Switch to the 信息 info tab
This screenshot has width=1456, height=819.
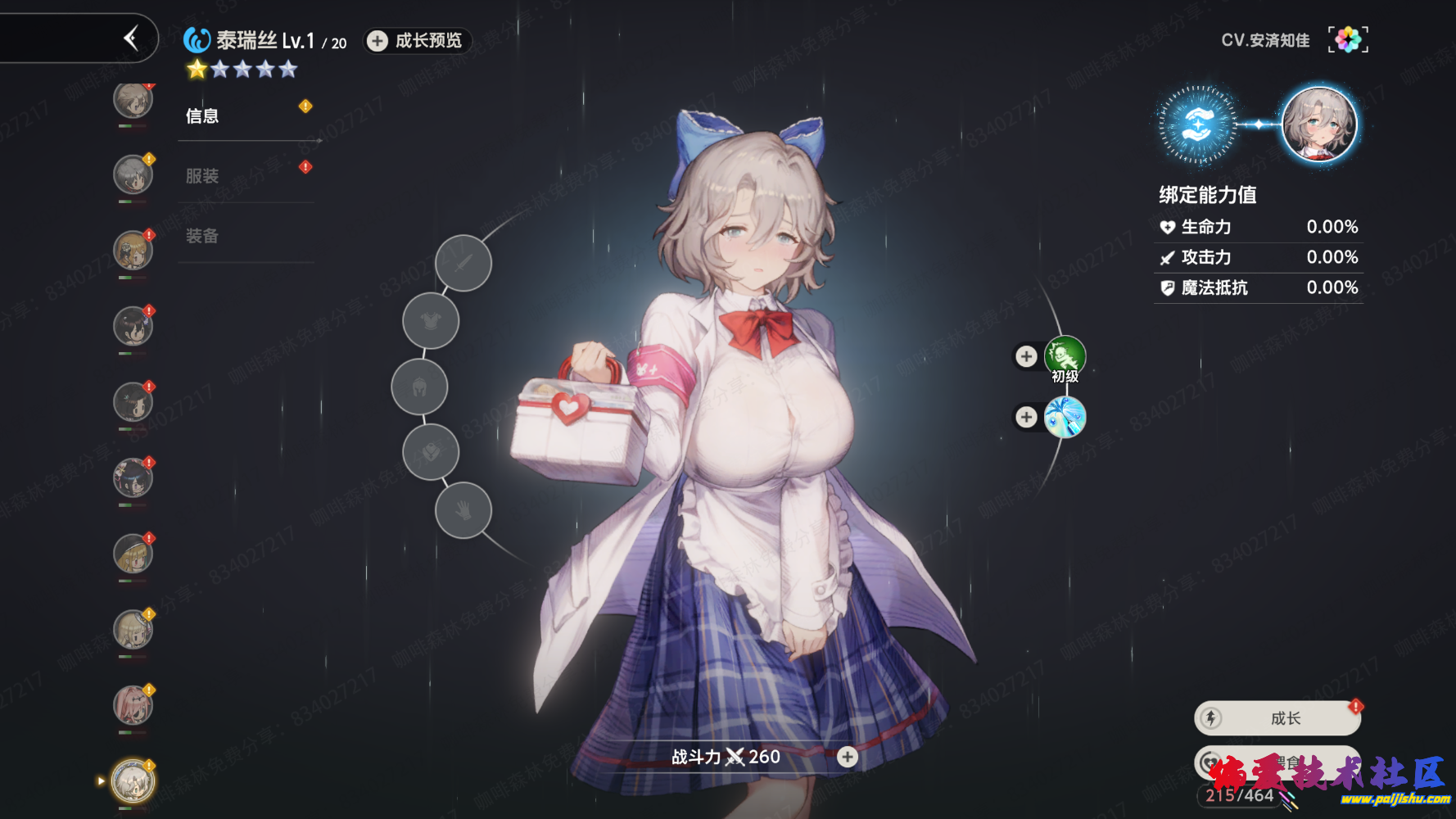click(202, 116)
